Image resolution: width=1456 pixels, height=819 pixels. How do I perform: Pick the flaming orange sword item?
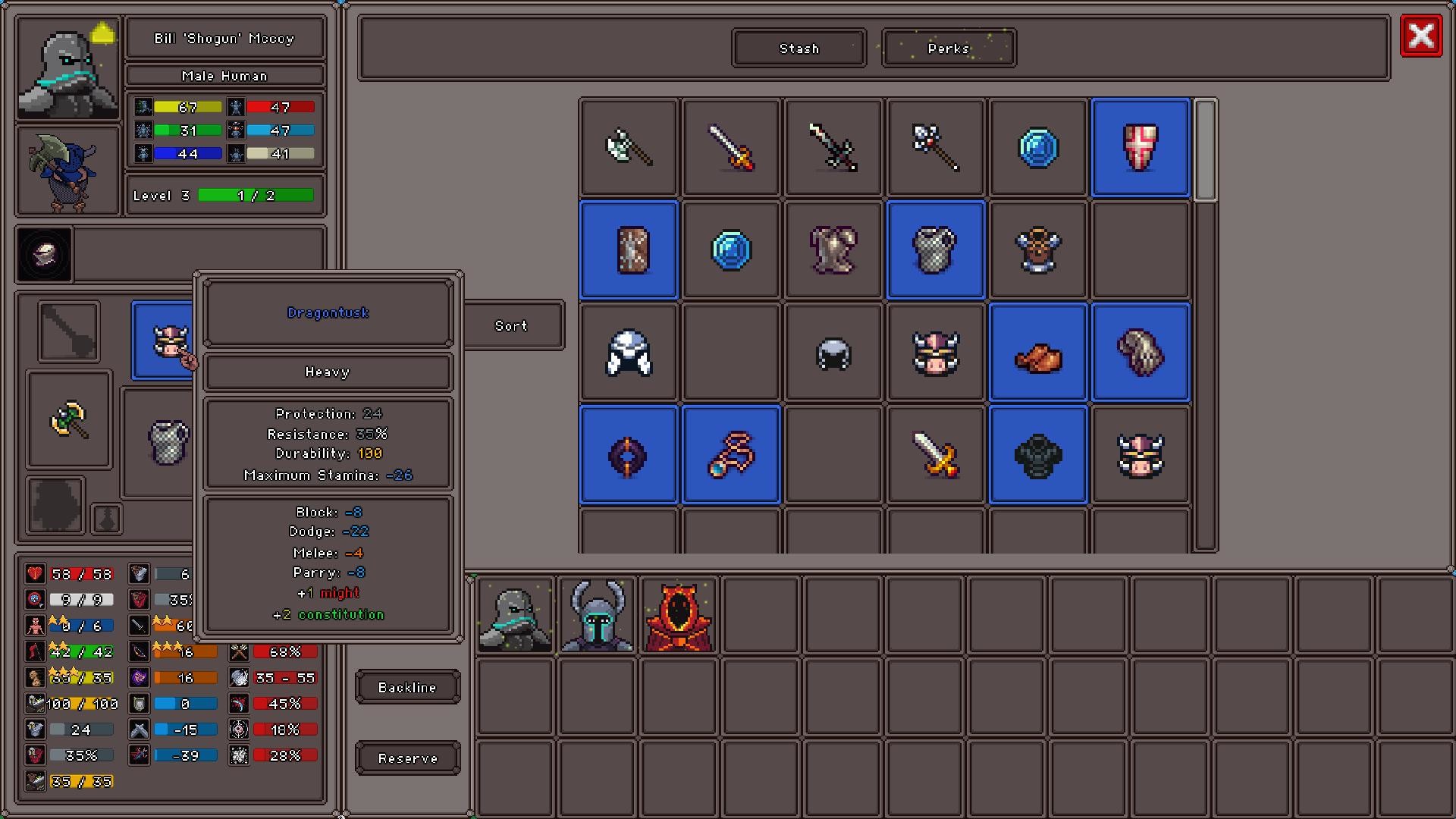coord(730,146)
